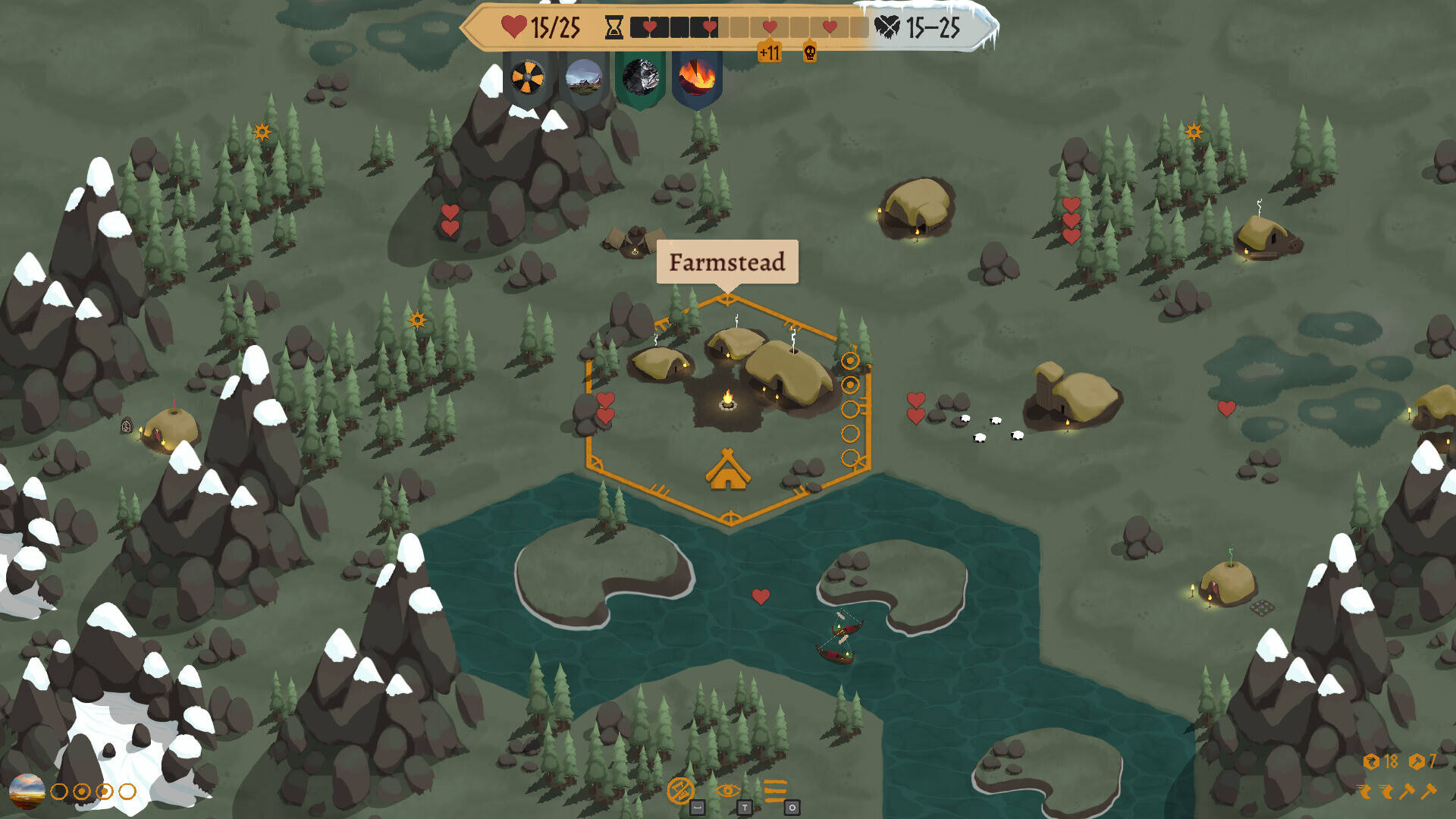
Task: Select the blue banner with fire emblem
Action: pos(696,77)
